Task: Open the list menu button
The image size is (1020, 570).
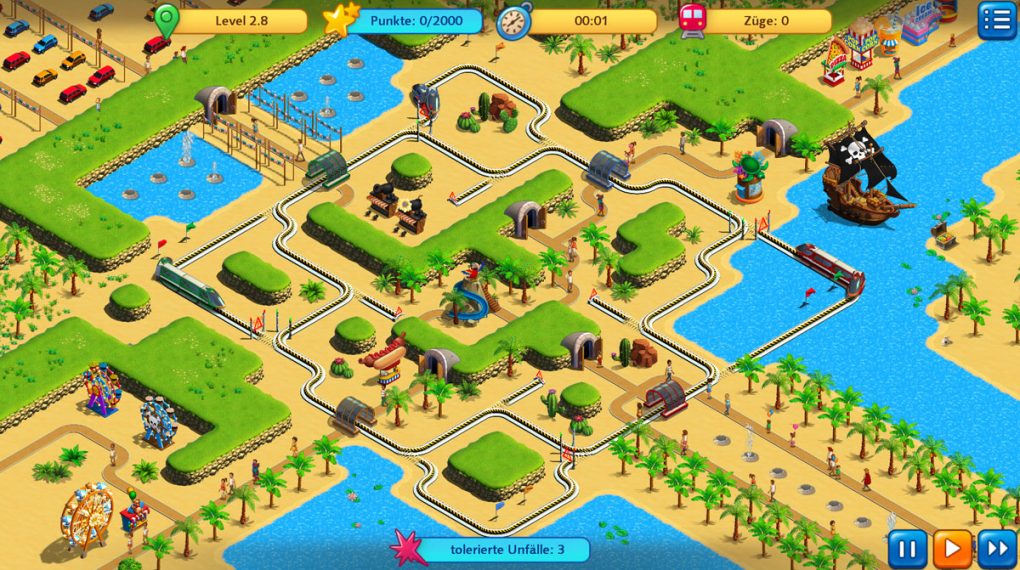Action: (x=996, y=20)
